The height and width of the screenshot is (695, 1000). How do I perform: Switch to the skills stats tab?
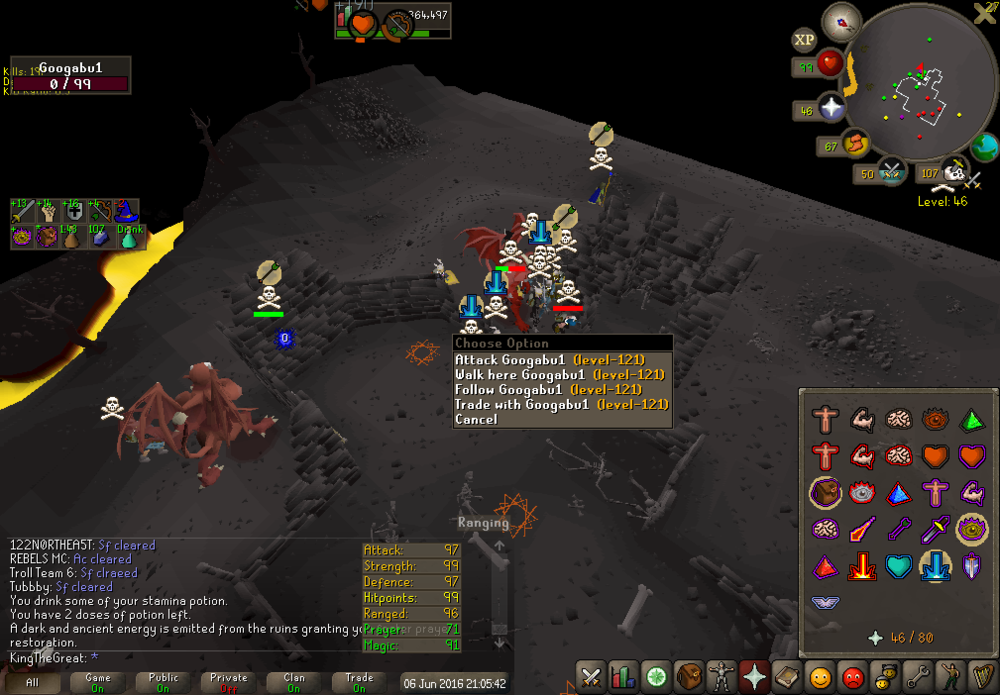pyautogui.click(x=623, y=677)
